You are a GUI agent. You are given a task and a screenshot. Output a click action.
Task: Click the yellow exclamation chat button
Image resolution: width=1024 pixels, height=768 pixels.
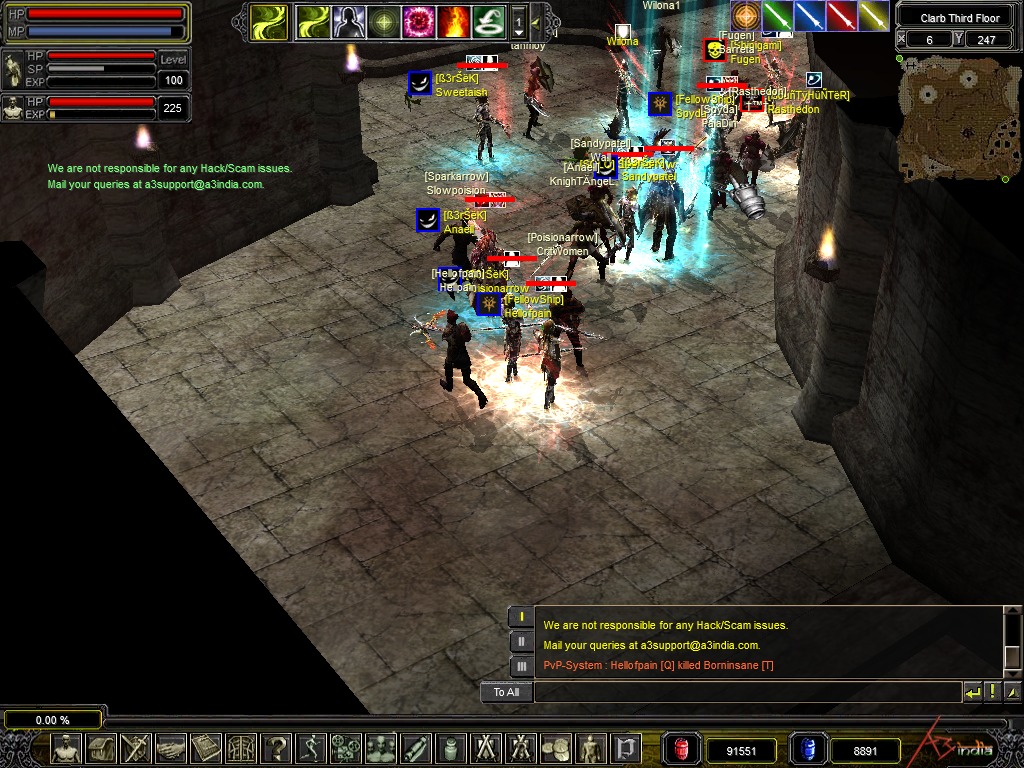992,692
